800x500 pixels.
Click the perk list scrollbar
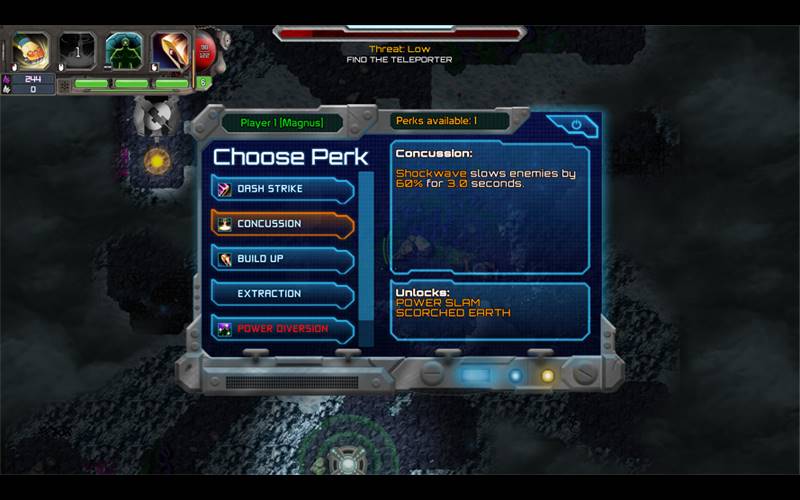(366, 259)
